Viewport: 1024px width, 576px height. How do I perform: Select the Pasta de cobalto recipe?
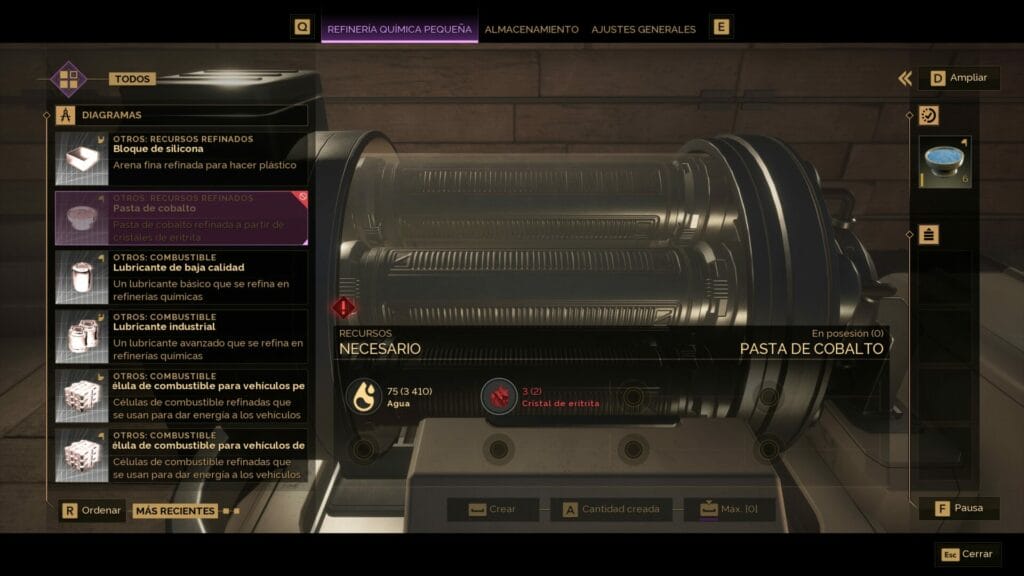coord(181,218)
